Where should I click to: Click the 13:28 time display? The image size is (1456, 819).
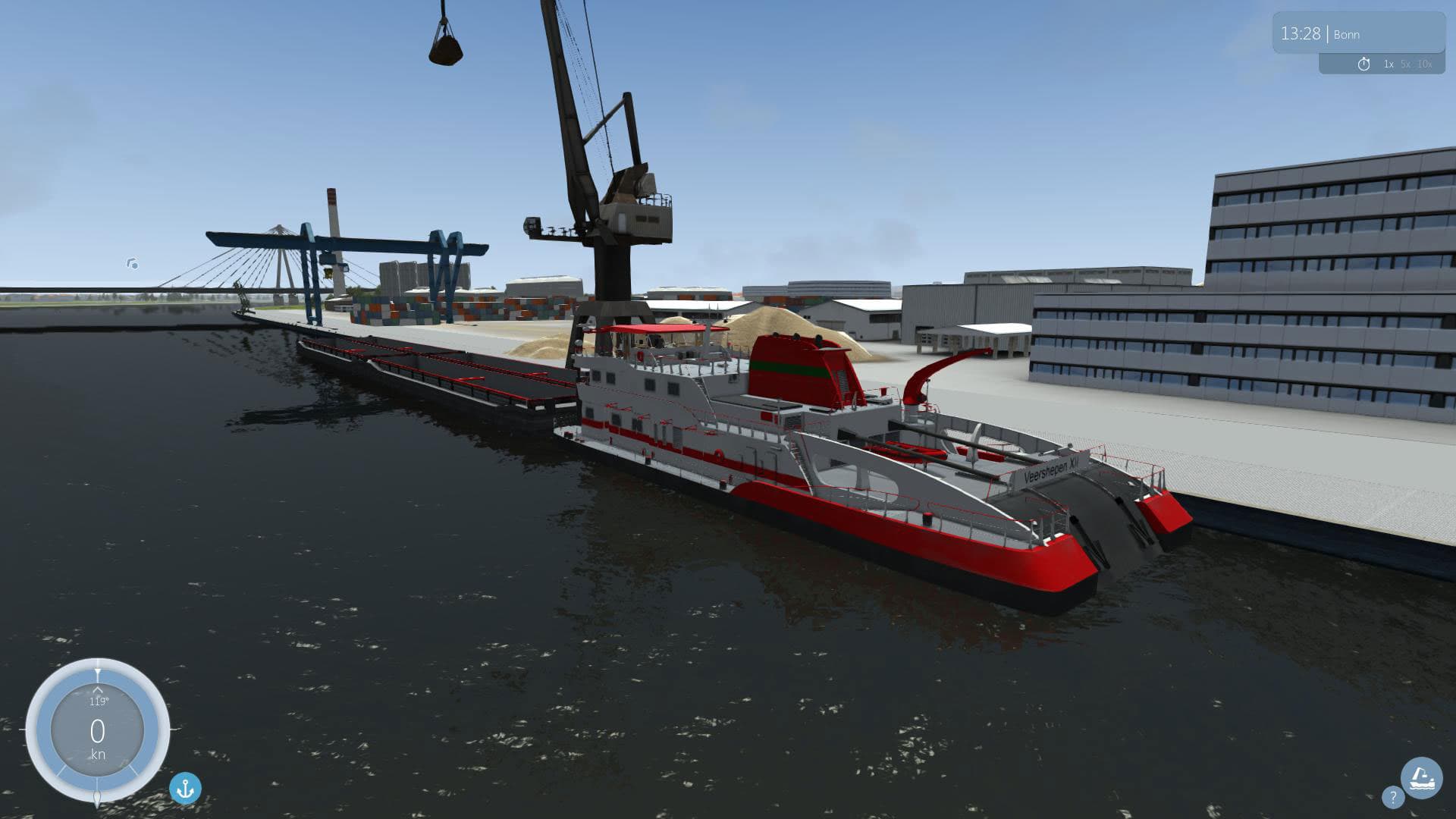tap(1302, 33)
